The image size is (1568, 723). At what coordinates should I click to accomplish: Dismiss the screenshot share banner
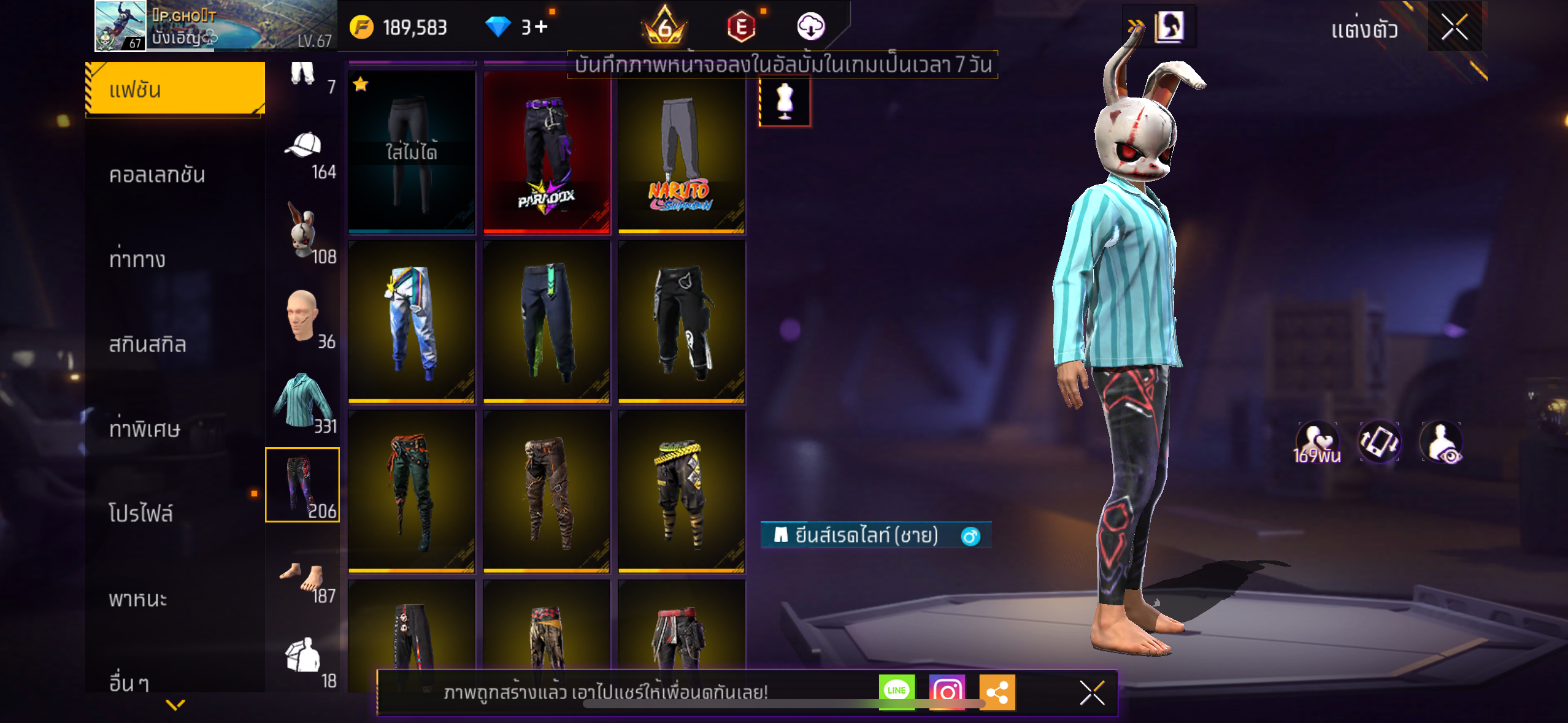click(1092, 693)
